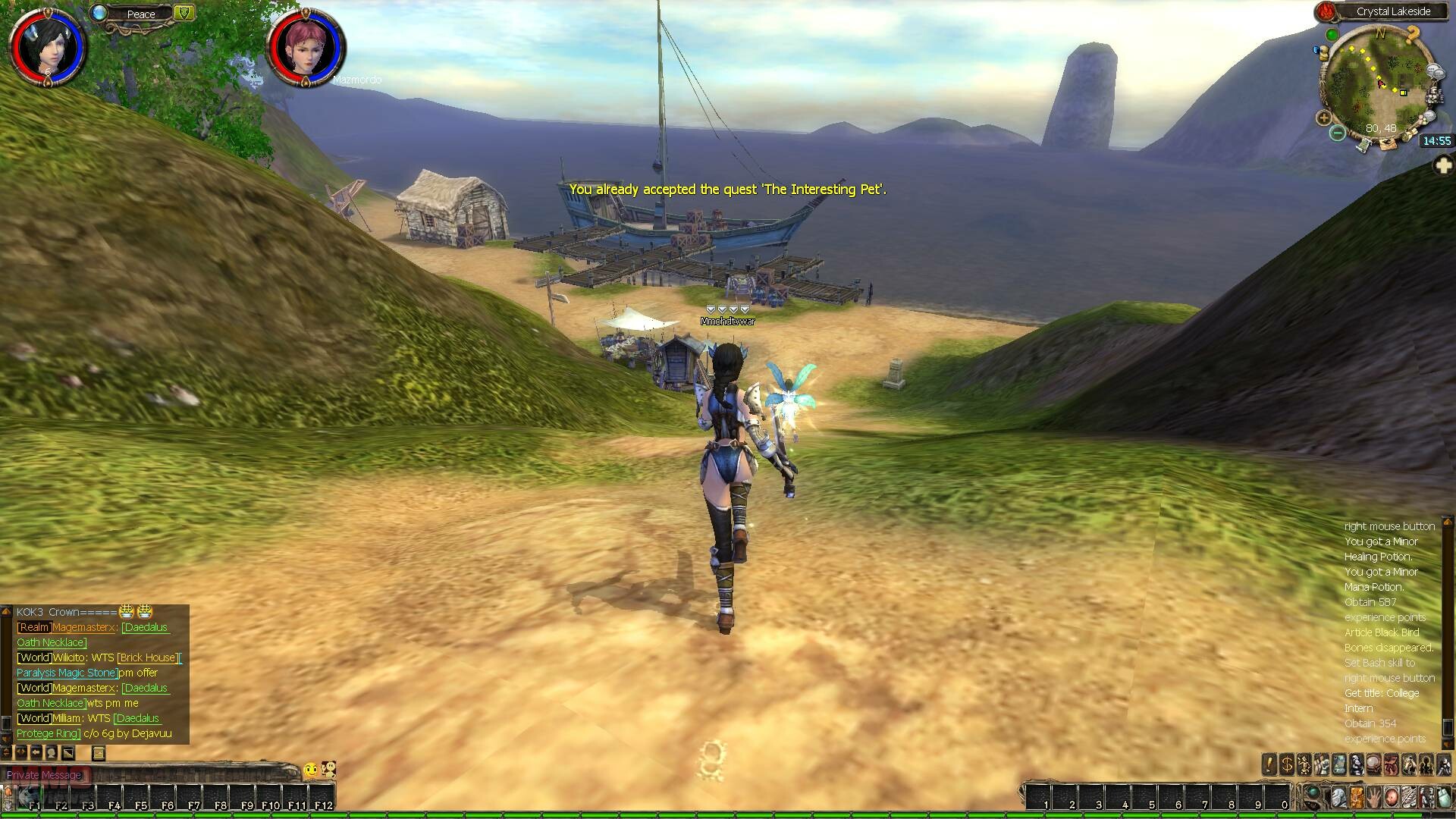The image size is (1456, 819).
Task: Open the yellow exclamation mark quest icon
Action: point(1269,764)
